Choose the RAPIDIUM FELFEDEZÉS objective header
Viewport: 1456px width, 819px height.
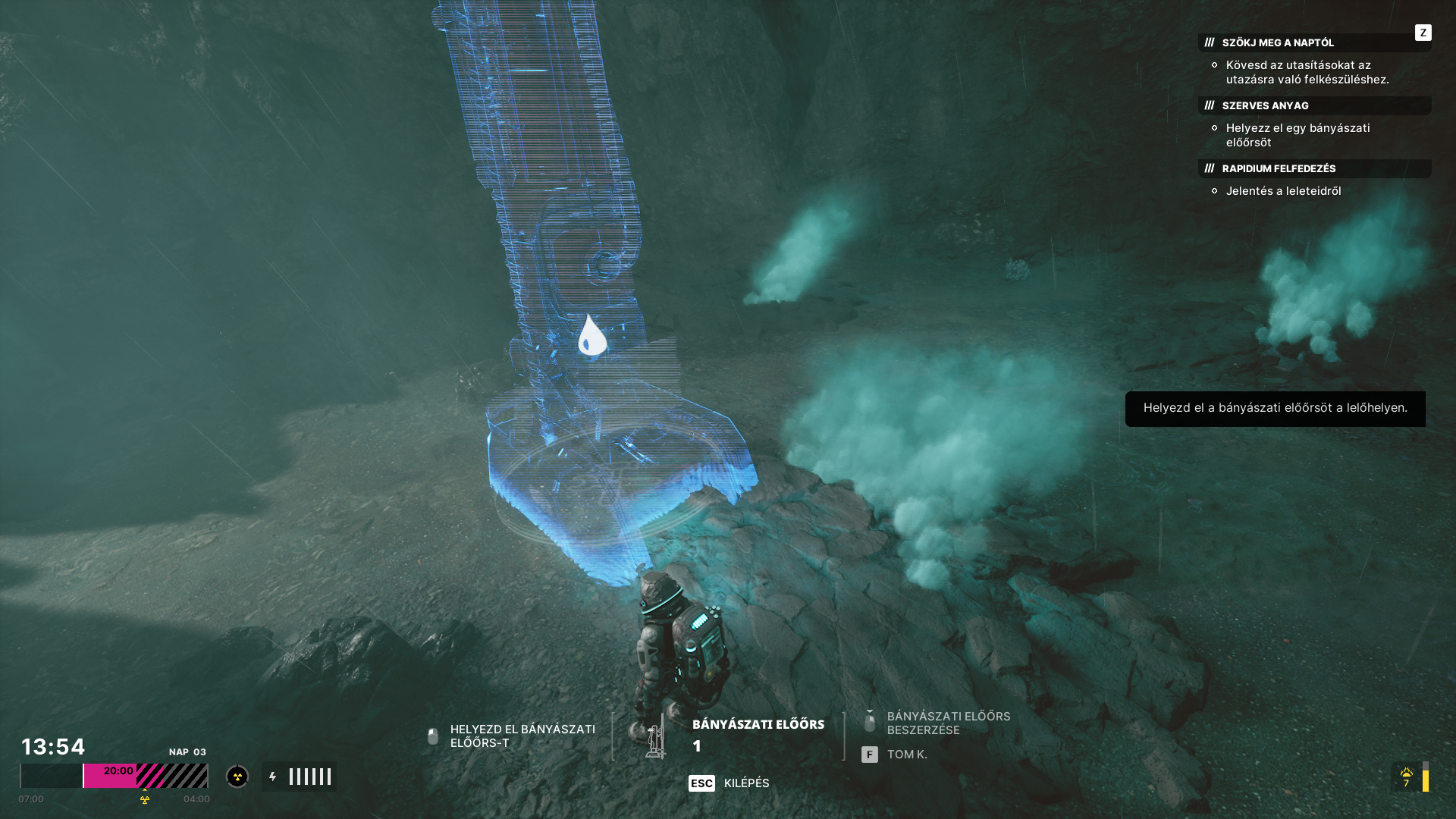pos(1279,168)
